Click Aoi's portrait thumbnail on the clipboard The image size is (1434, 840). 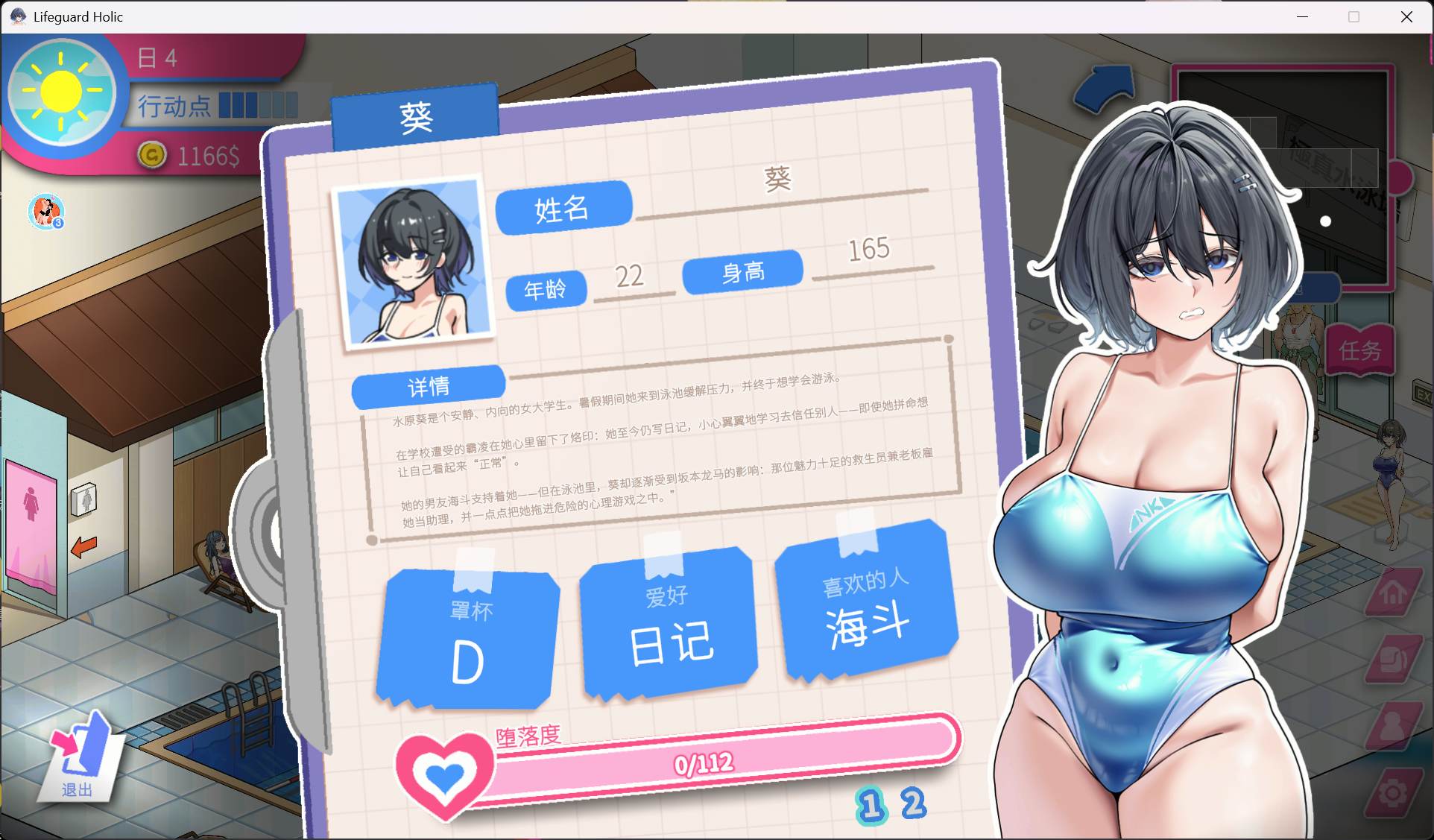pos(412,263)
